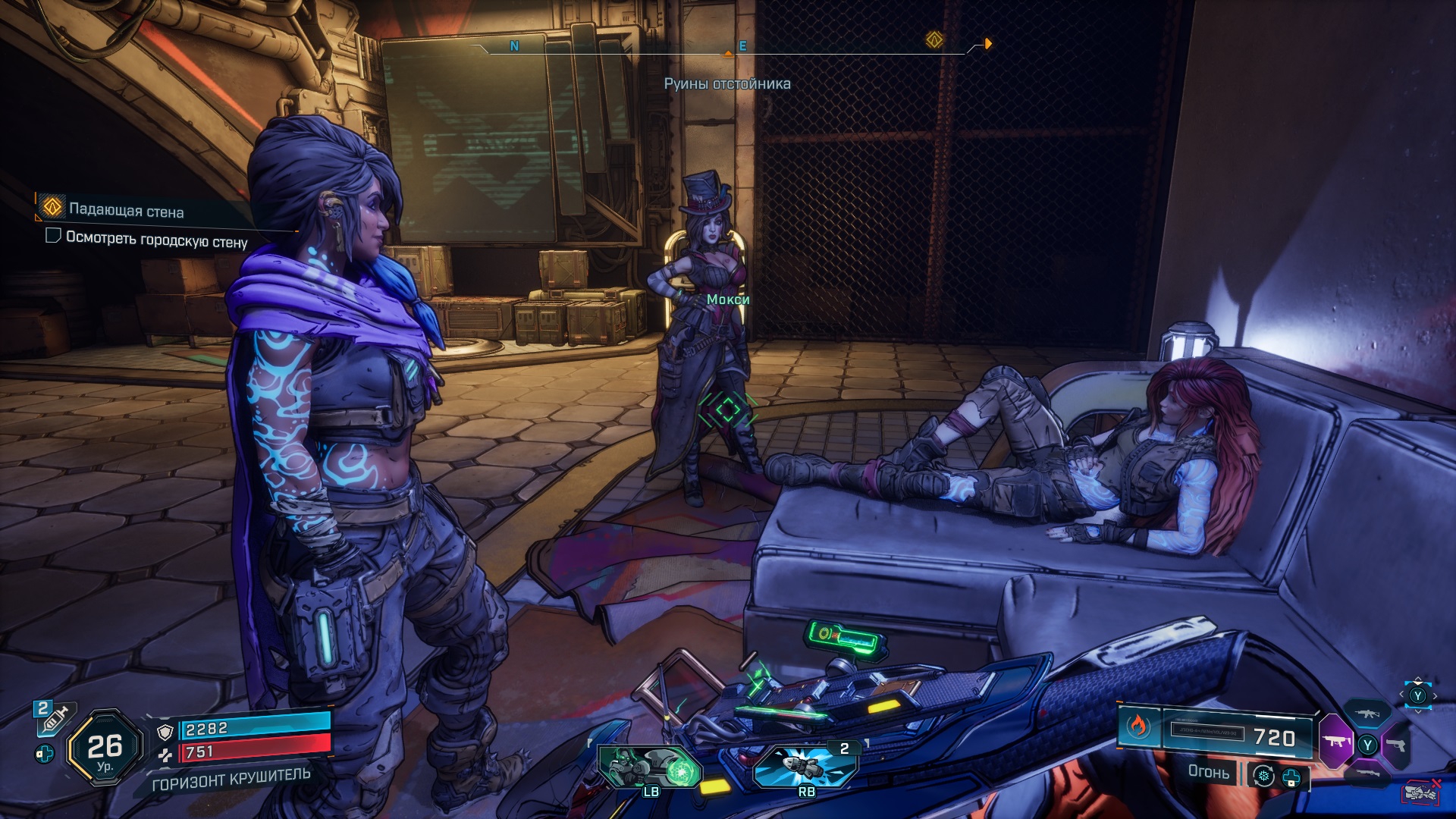
Task: Activate the green orb action skill
Action: pos(651,767)
